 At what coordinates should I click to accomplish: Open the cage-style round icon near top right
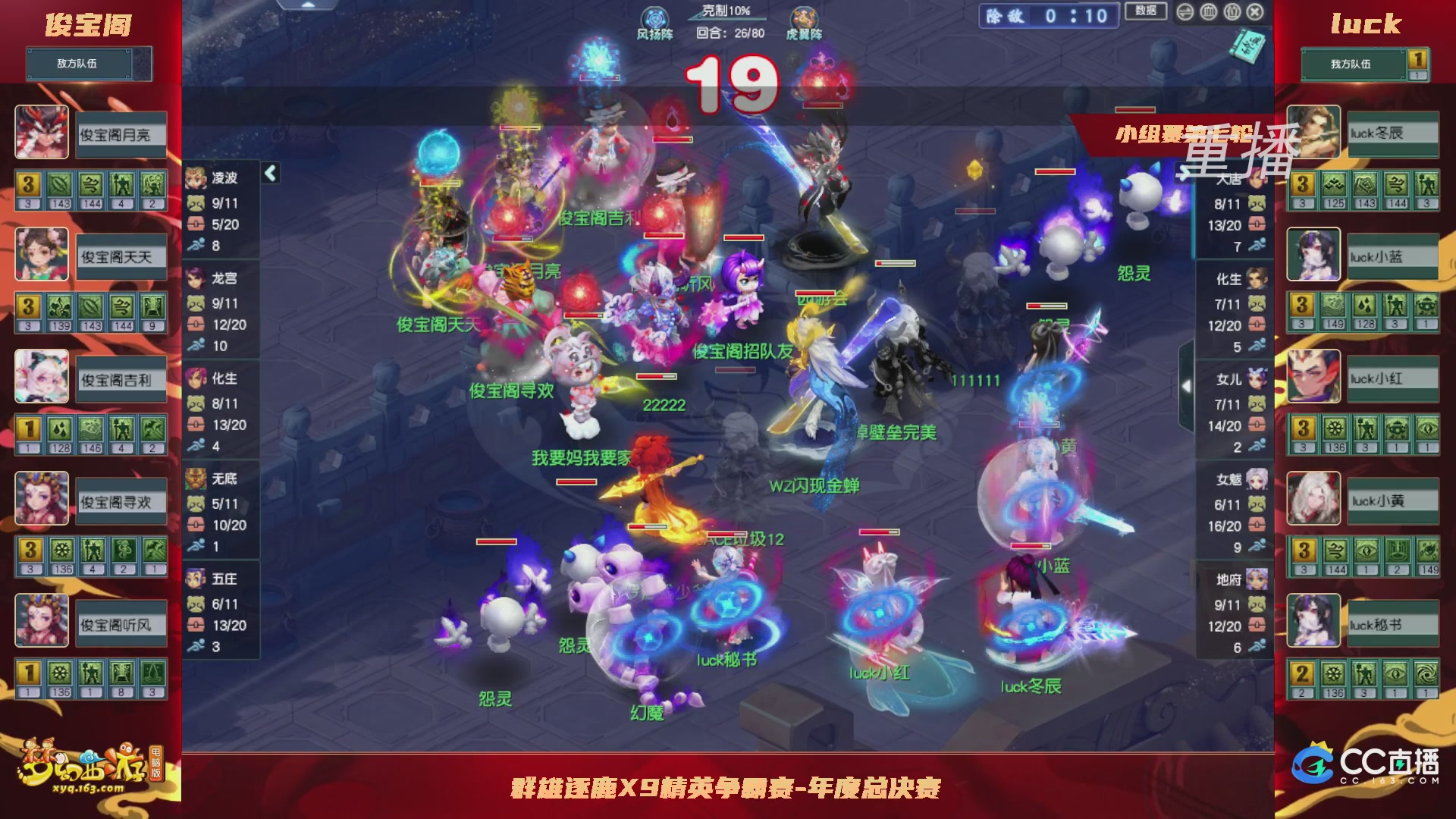click(1208, 11)
